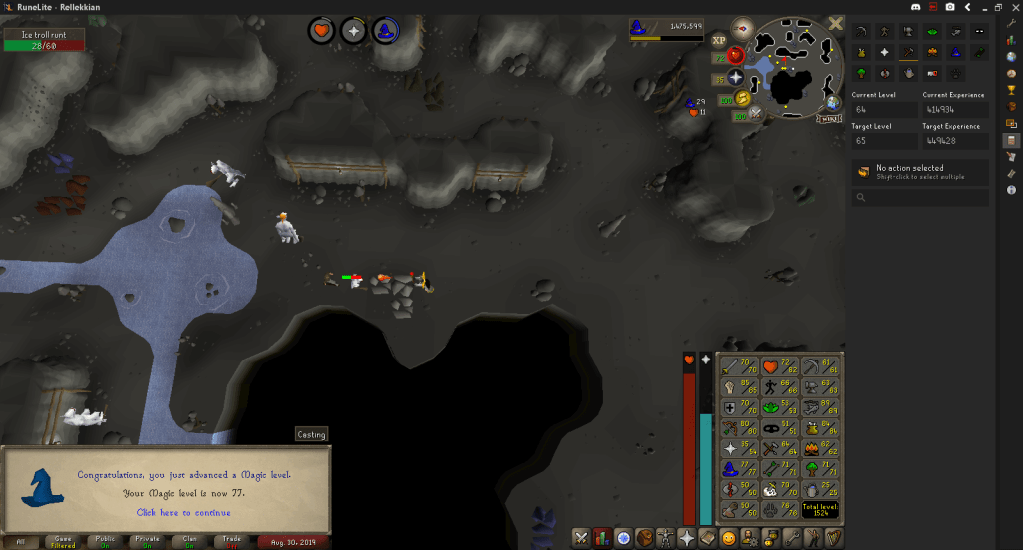Choose the blue wizard hat Magic calculator

click(x=955, y=53)
